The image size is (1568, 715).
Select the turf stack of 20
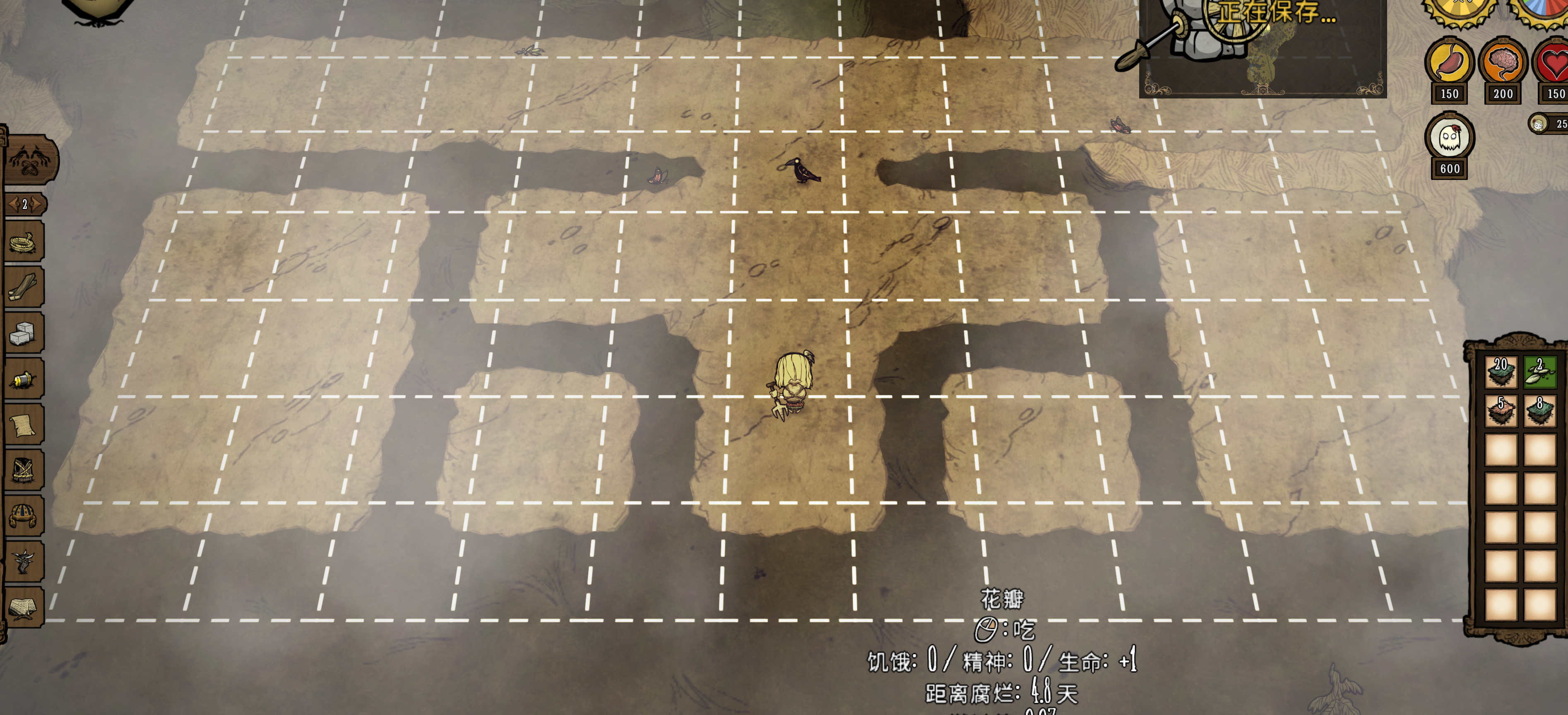pos(1501,372)
